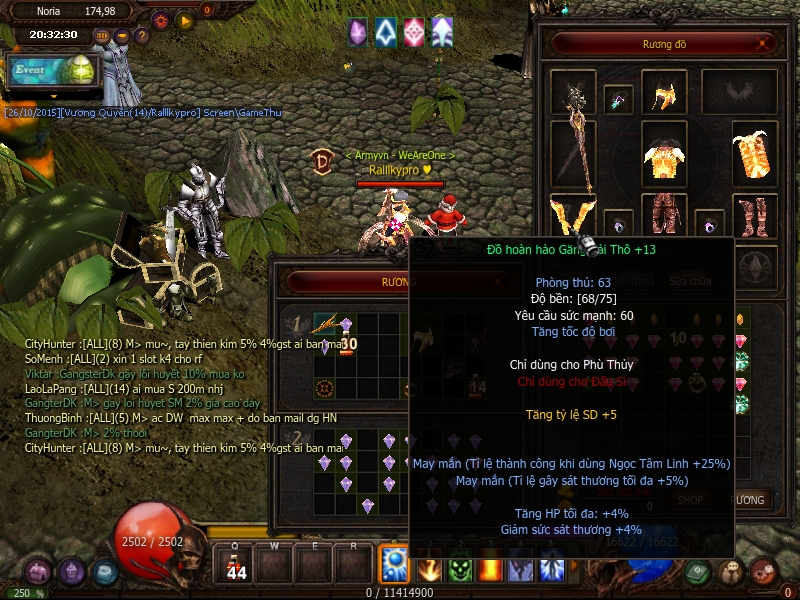This screenshot has height=600, width=800.
Task: Use the potion in the Q slot
Action: (236, 568)
